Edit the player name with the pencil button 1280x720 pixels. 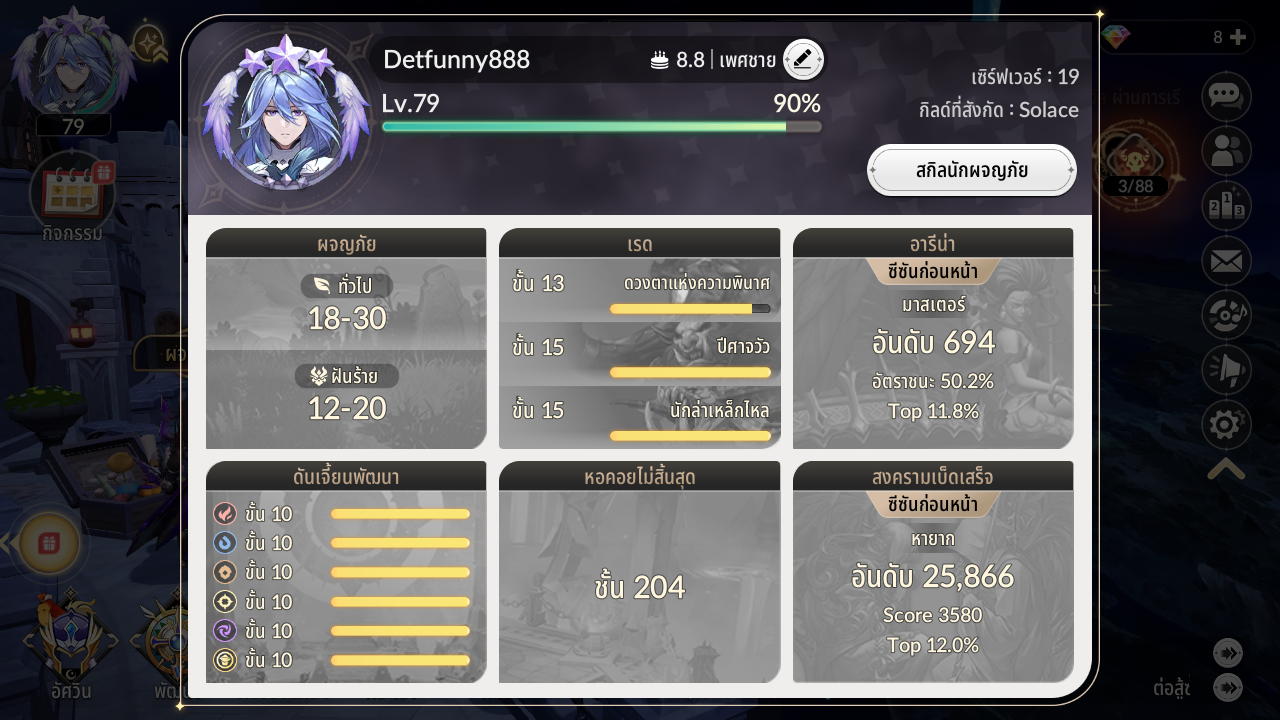pos(803,60)
